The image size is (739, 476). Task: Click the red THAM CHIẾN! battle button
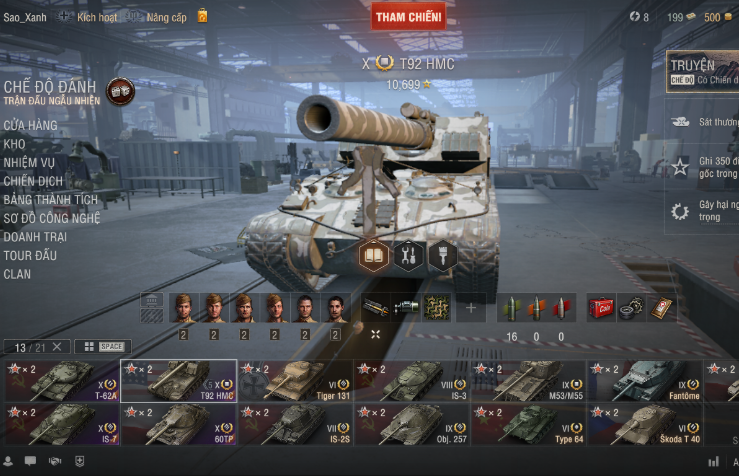pyautogui.click(x=408, y=17)
